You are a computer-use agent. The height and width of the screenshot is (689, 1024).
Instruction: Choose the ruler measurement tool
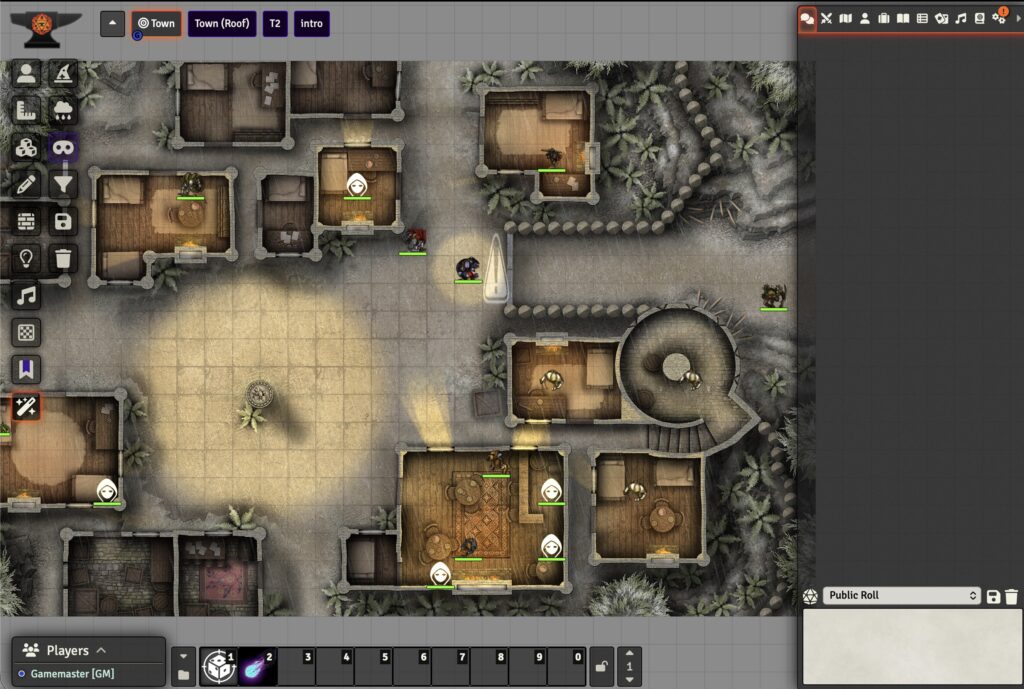[26, 110]
